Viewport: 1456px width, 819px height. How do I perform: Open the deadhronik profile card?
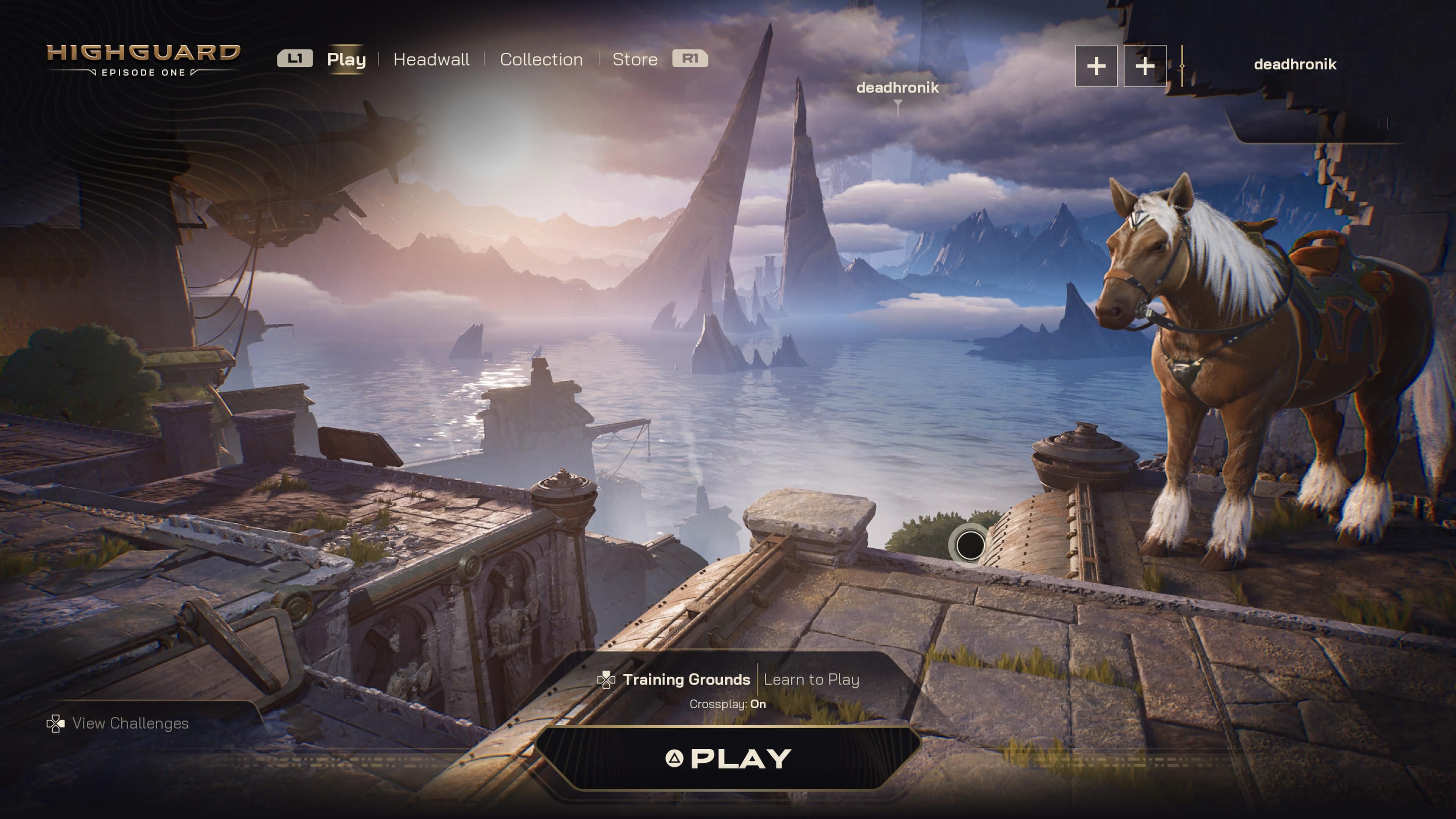(1294, 64)
